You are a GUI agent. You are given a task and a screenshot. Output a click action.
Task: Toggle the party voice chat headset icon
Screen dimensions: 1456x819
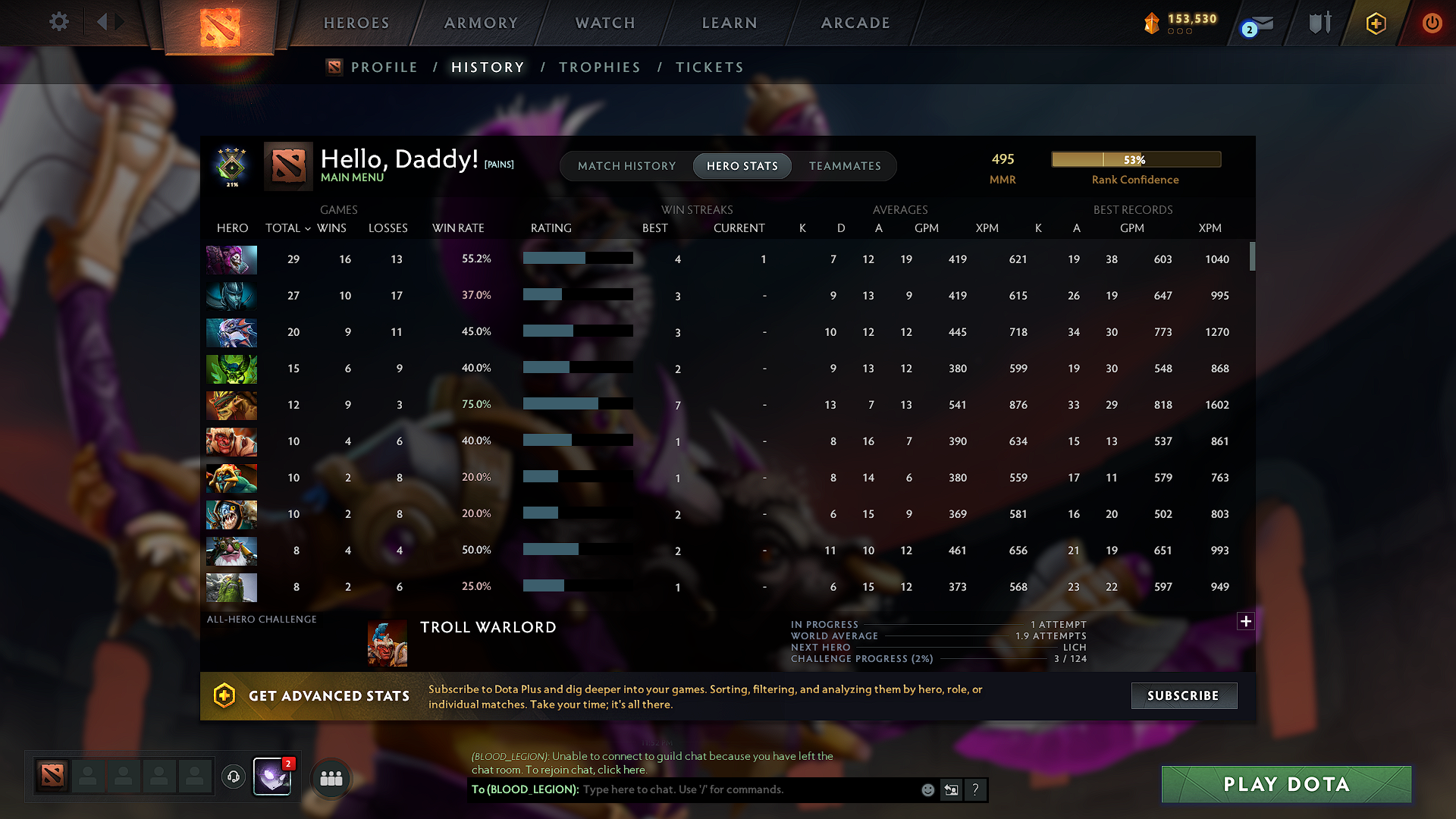click(233, 777)
